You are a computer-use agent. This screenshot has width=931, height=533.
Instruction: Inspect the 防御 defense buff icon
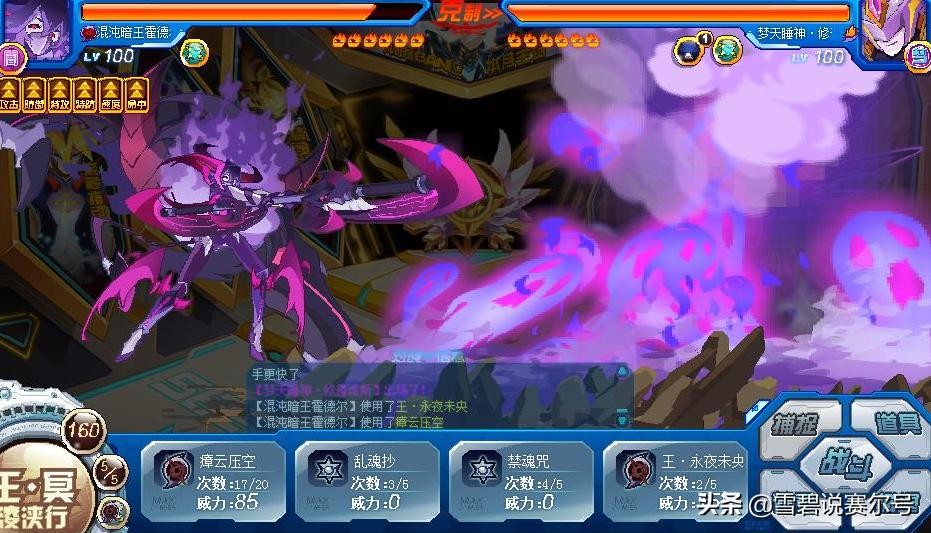pyautogui.click(x=35, y=96)
